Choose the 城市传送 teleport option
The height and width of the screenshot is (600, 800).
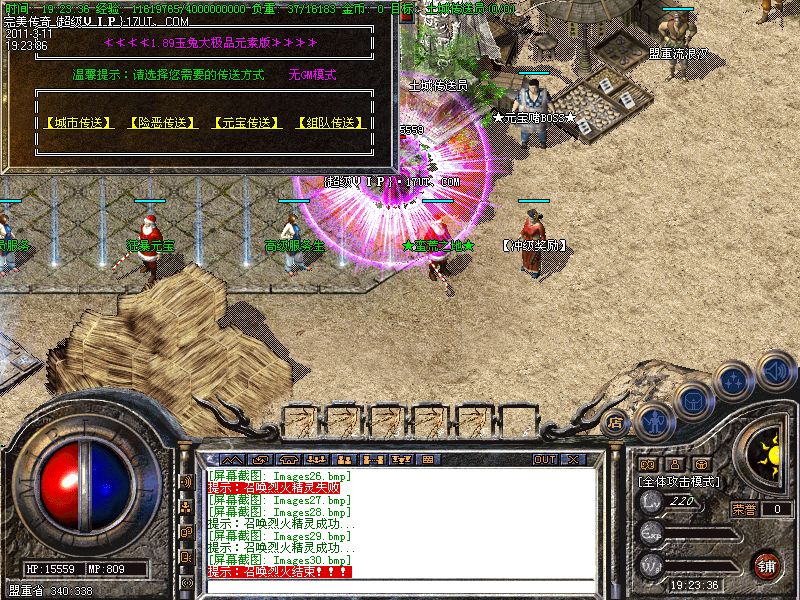coord(77,123)
